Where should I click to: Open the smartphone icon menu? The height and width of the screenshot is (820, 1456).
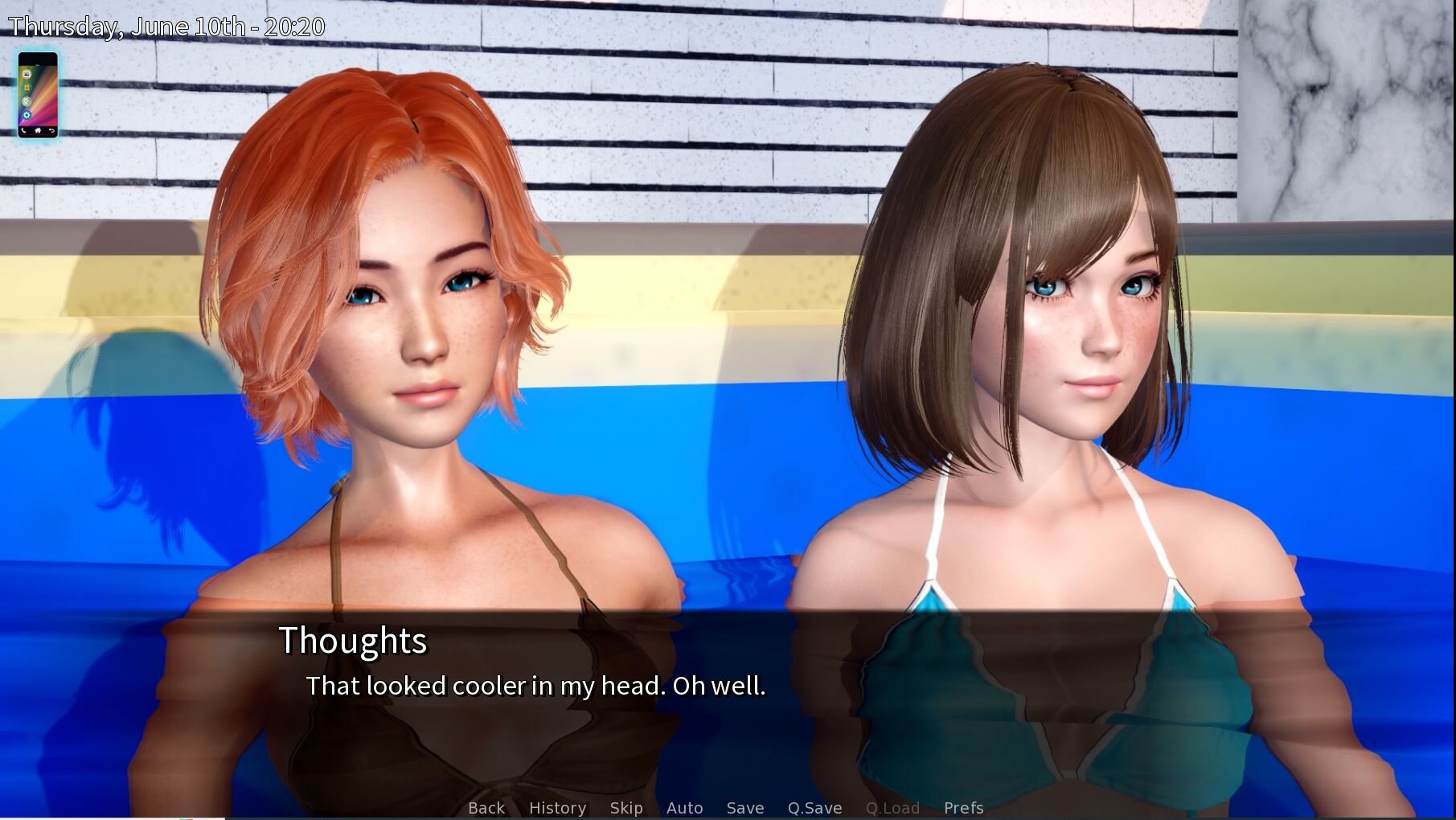(x=38, y=95)
